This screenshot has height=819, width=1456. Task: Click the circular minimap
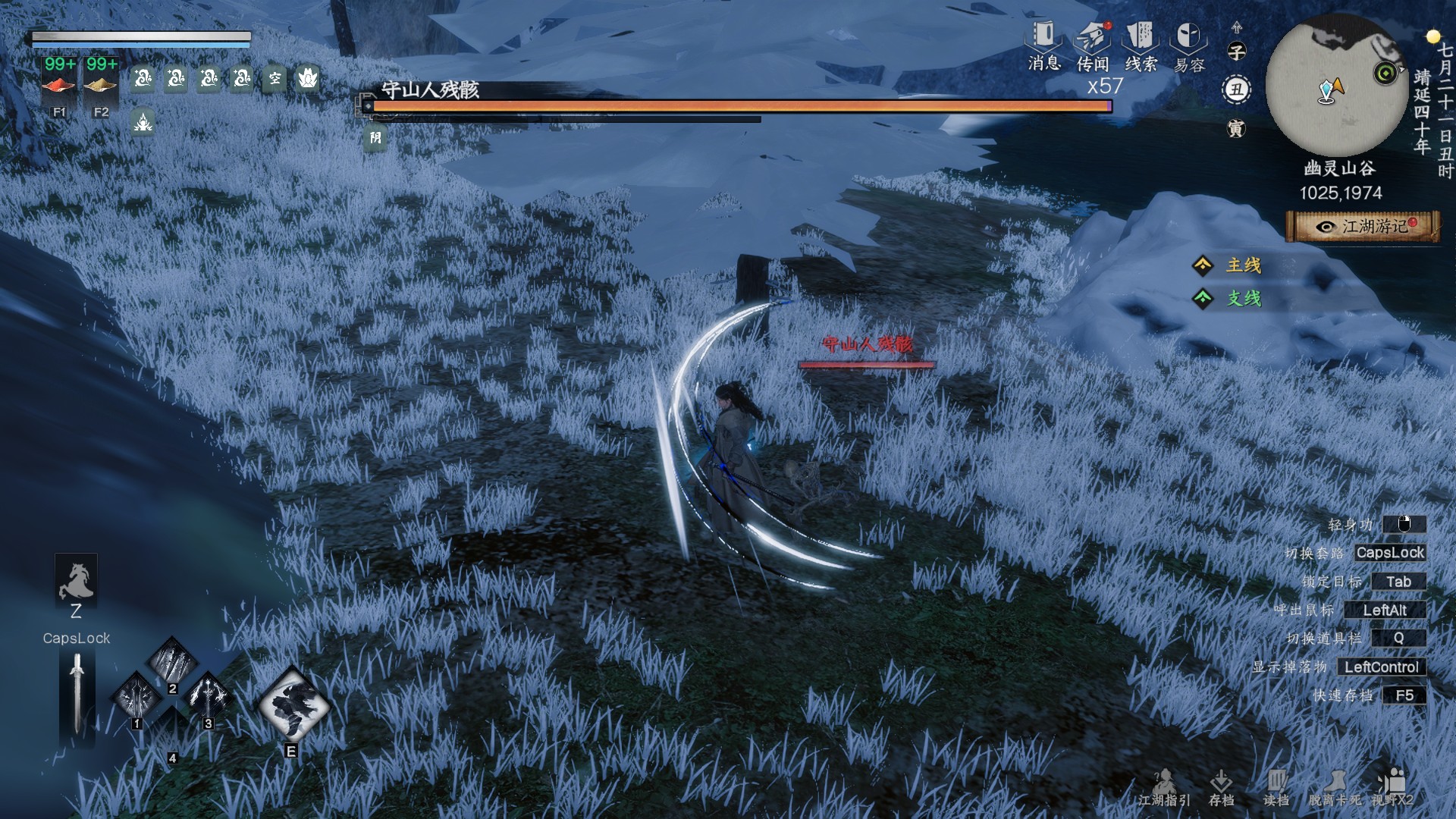coord(1337,85)
